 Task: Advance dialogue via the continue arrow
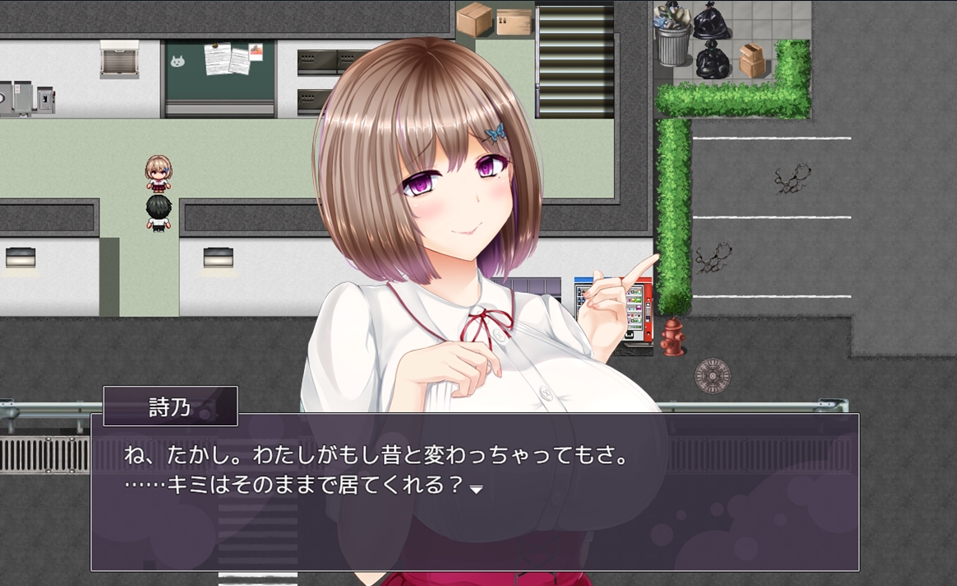477,489
